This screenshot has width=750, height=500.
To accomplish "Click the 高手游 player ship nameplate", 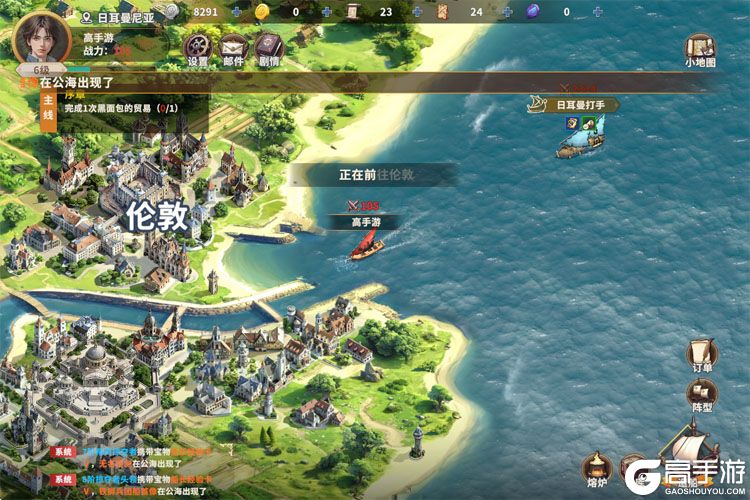I will tap(368, 222).
